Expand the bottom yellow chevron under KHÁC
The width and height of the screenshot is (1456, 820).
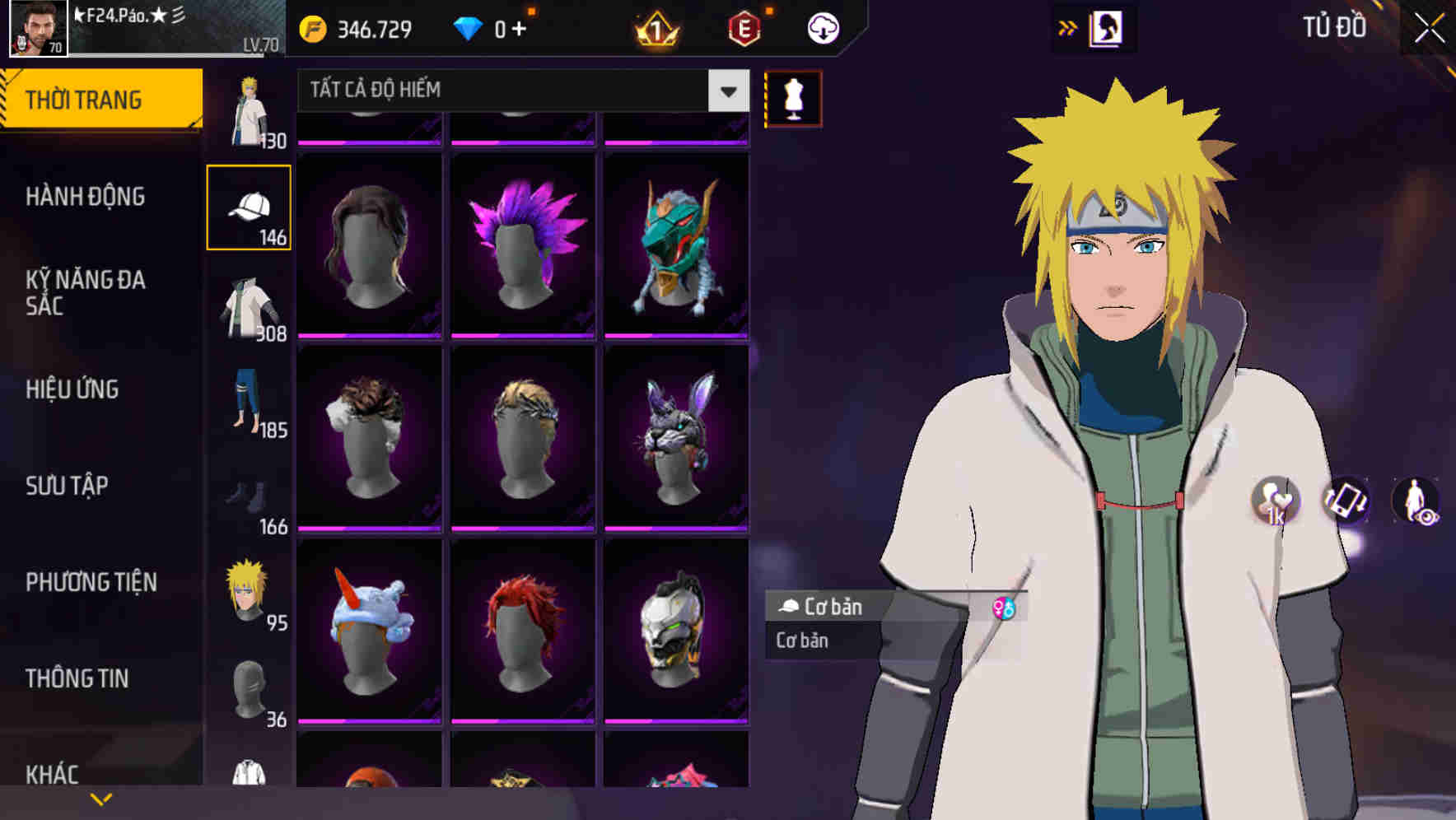101,798
